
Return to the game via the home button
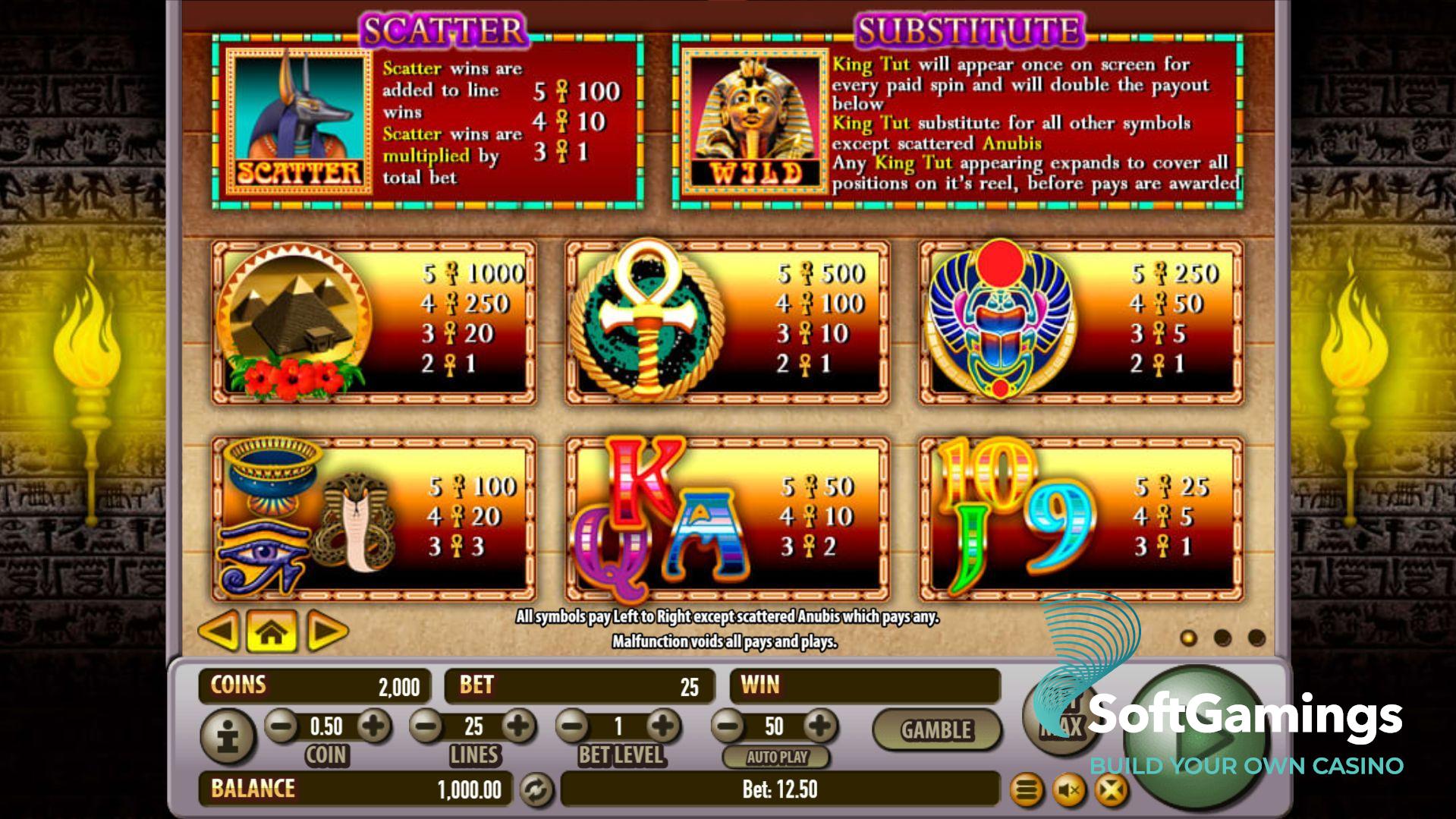coord(272,630)
